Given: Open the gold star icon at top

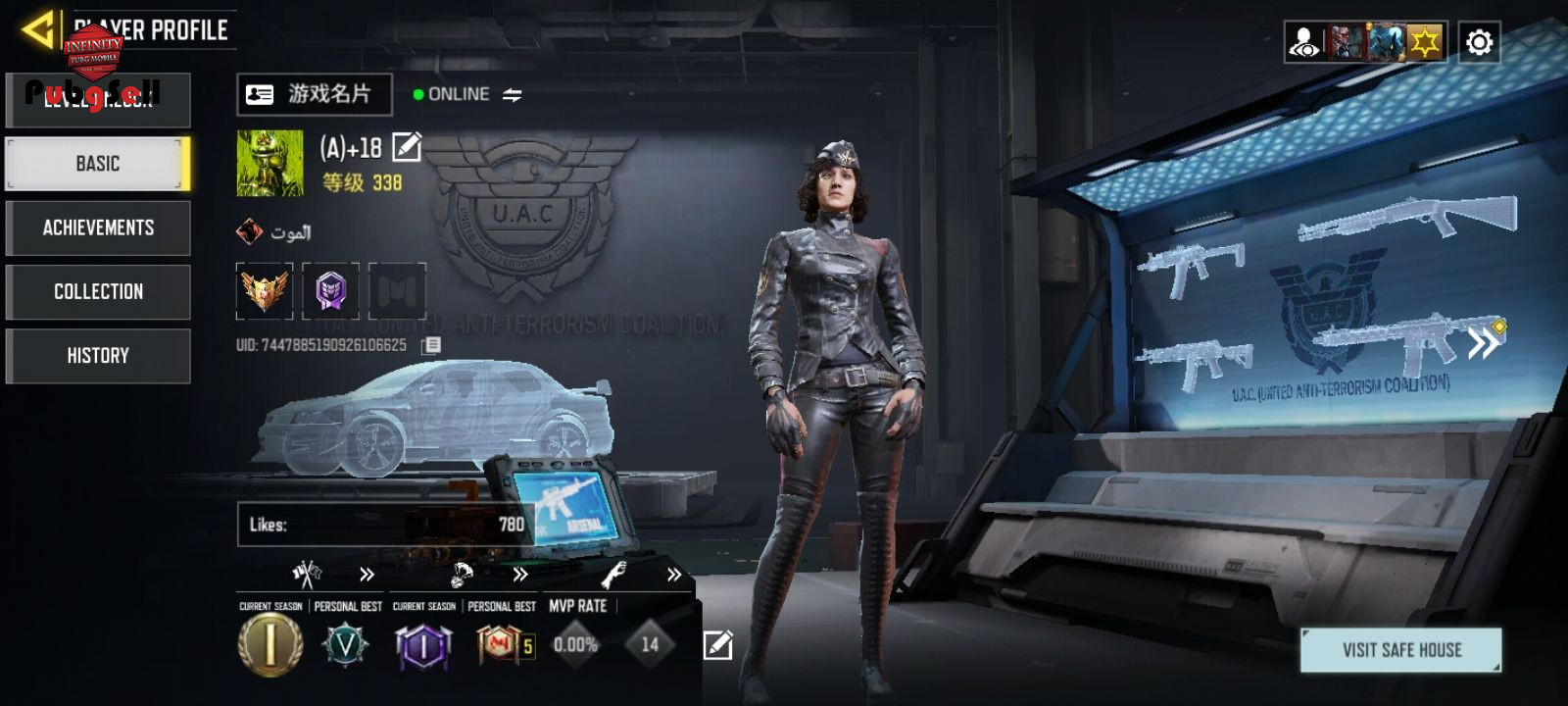Looking at the screenshot, I should [x=1424, y=42].
